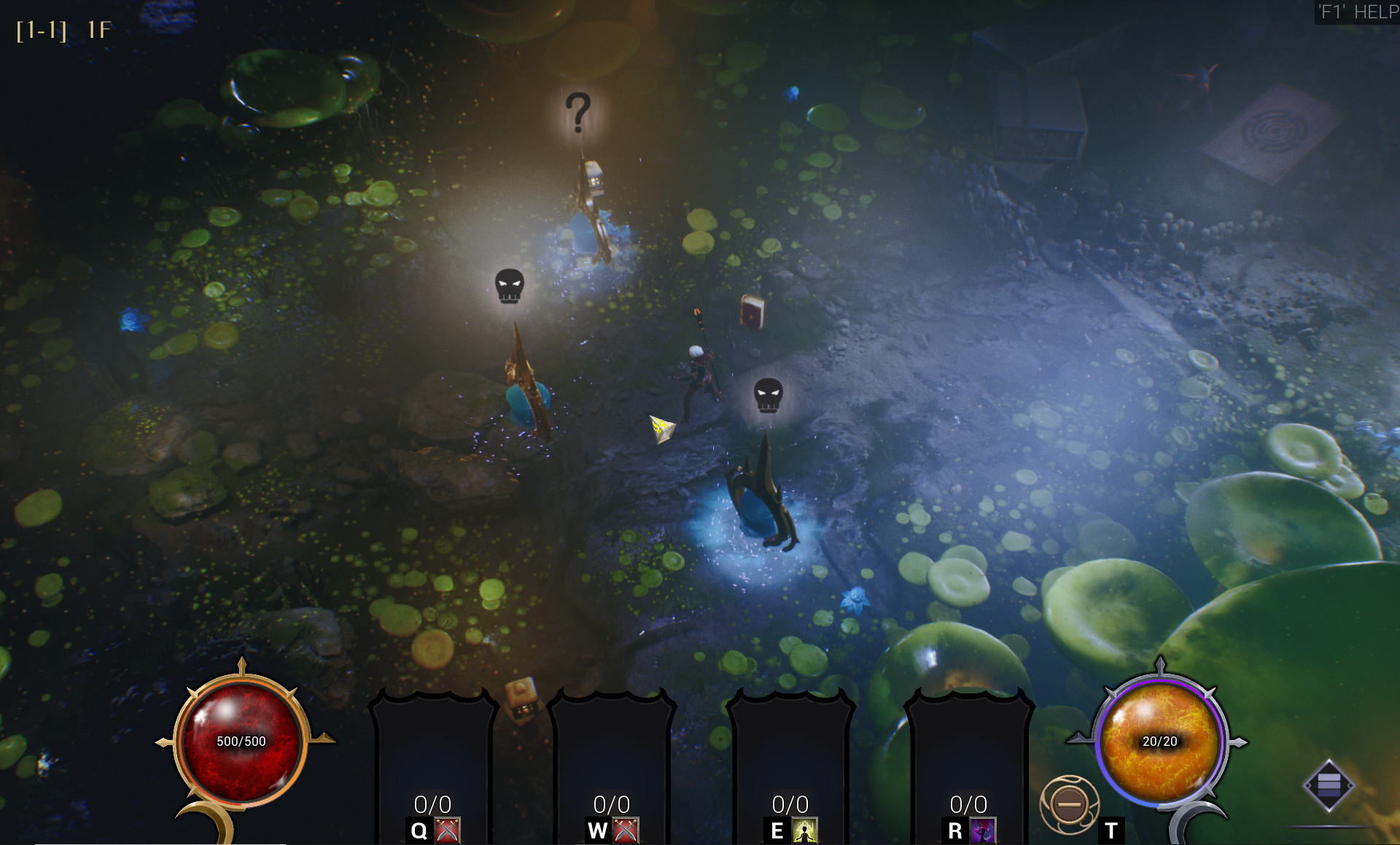The height and width of the screenshot is (845, 1400).
Task: Select the 0/0 counter above the Q slot
Action: [433, 804]
